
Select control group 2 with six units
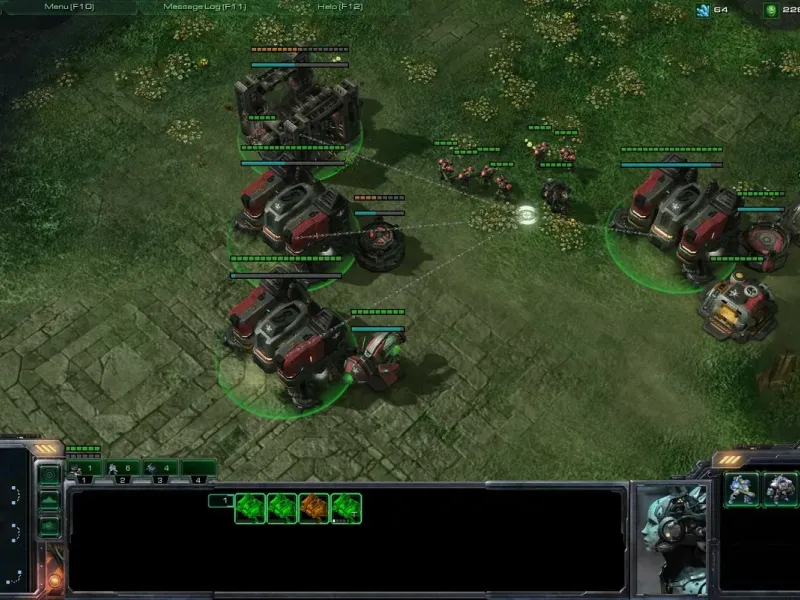pyautogui.click(x=120, y=468)
